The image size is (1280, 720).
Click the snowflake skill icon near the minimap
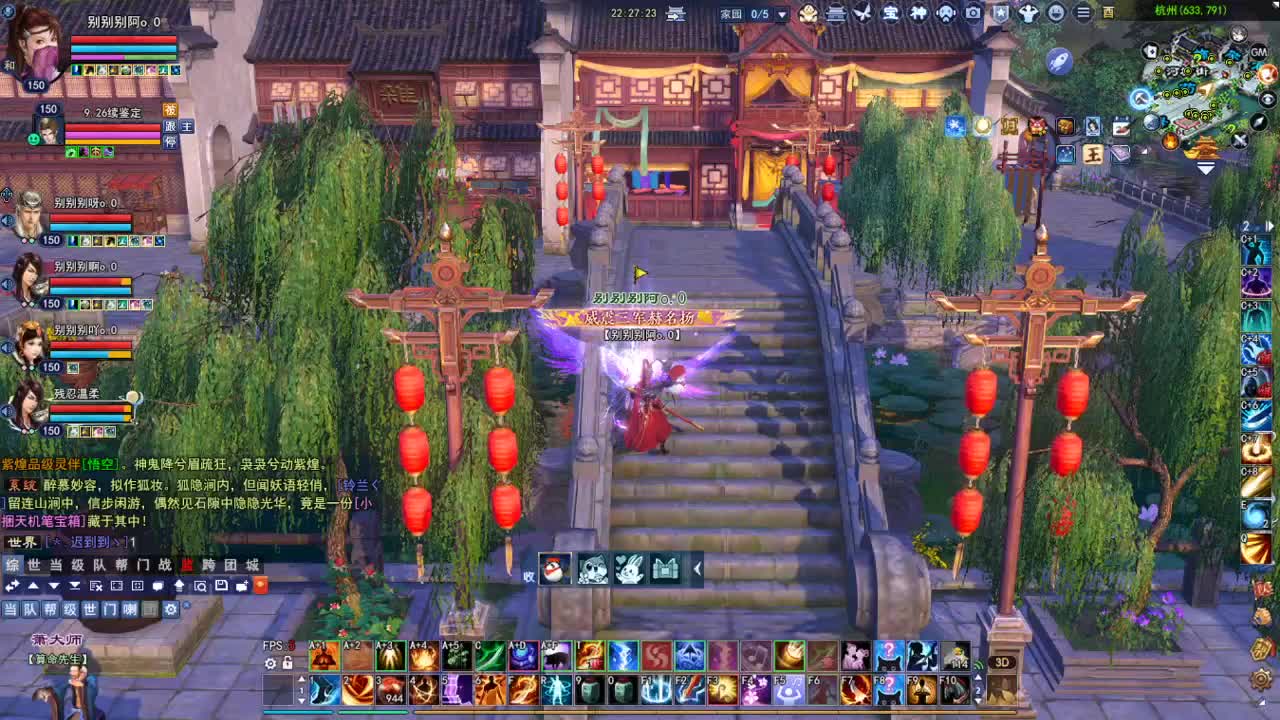[x=956, y=126]
